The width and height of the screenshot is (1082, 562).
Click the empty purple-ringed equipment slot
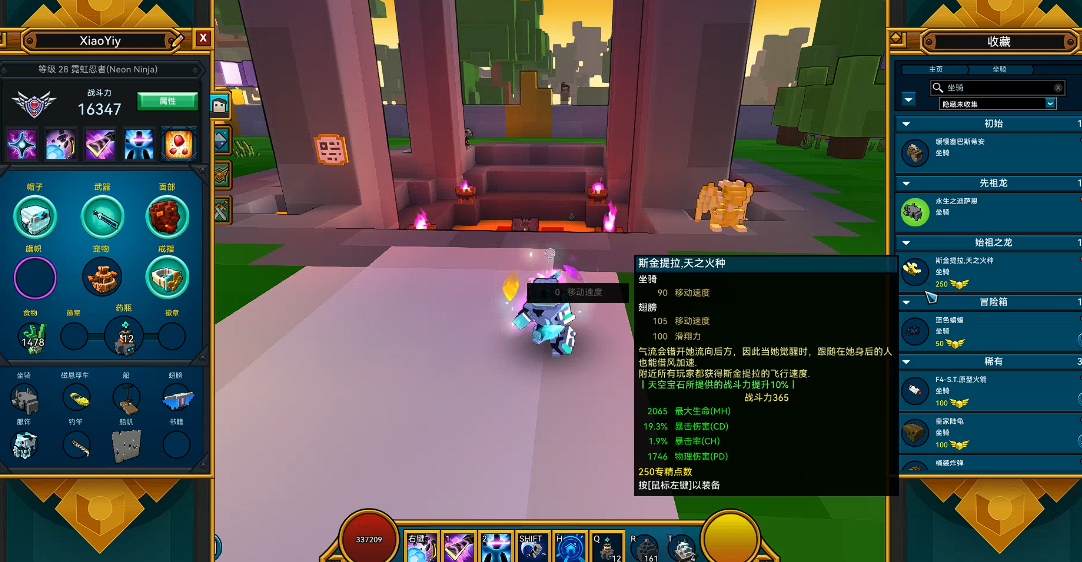pos(35,277)
